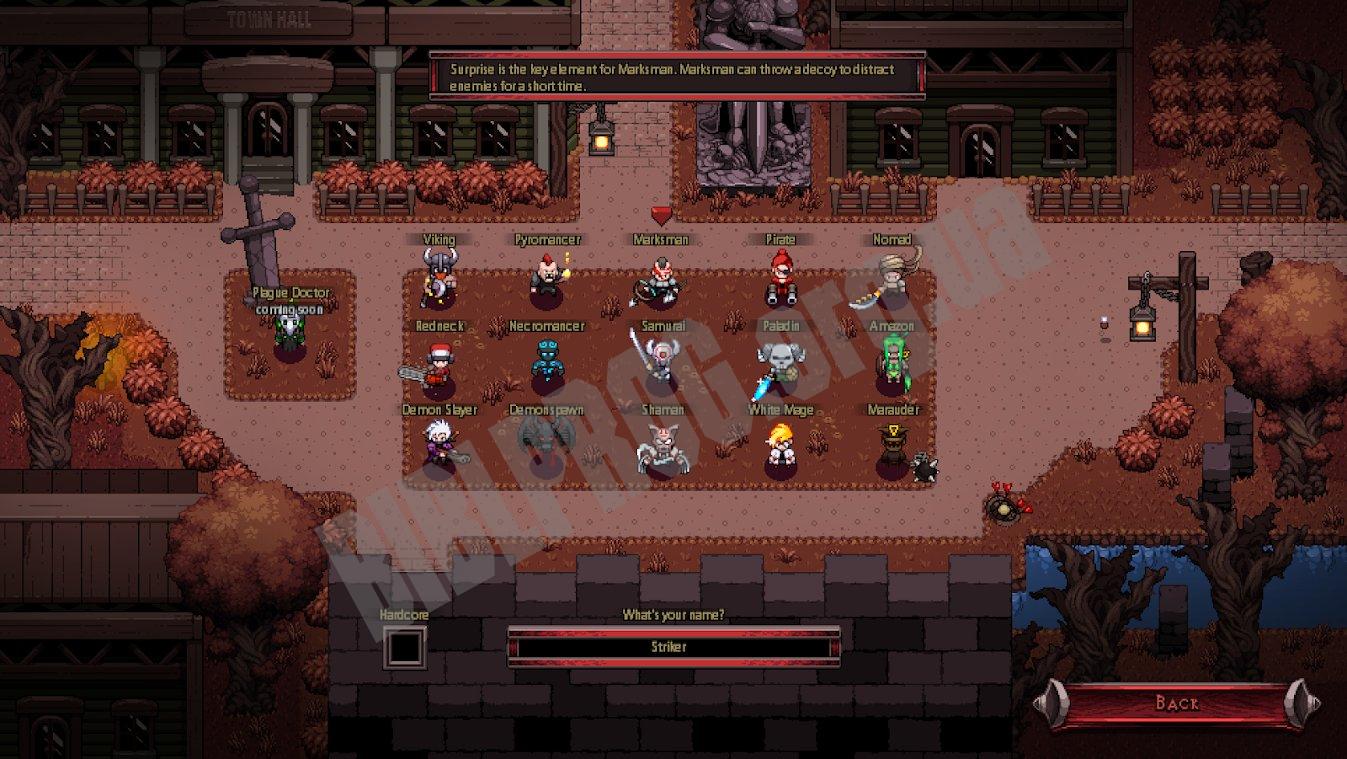Choose the Demon Slayer character
The image size is (1347, 759).
439,447
